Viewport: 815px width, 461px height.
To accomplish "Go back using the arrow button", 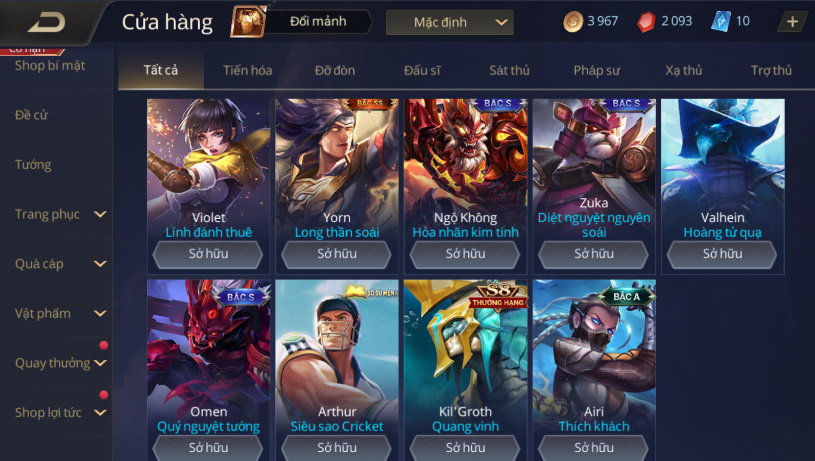I will (47, 22).
